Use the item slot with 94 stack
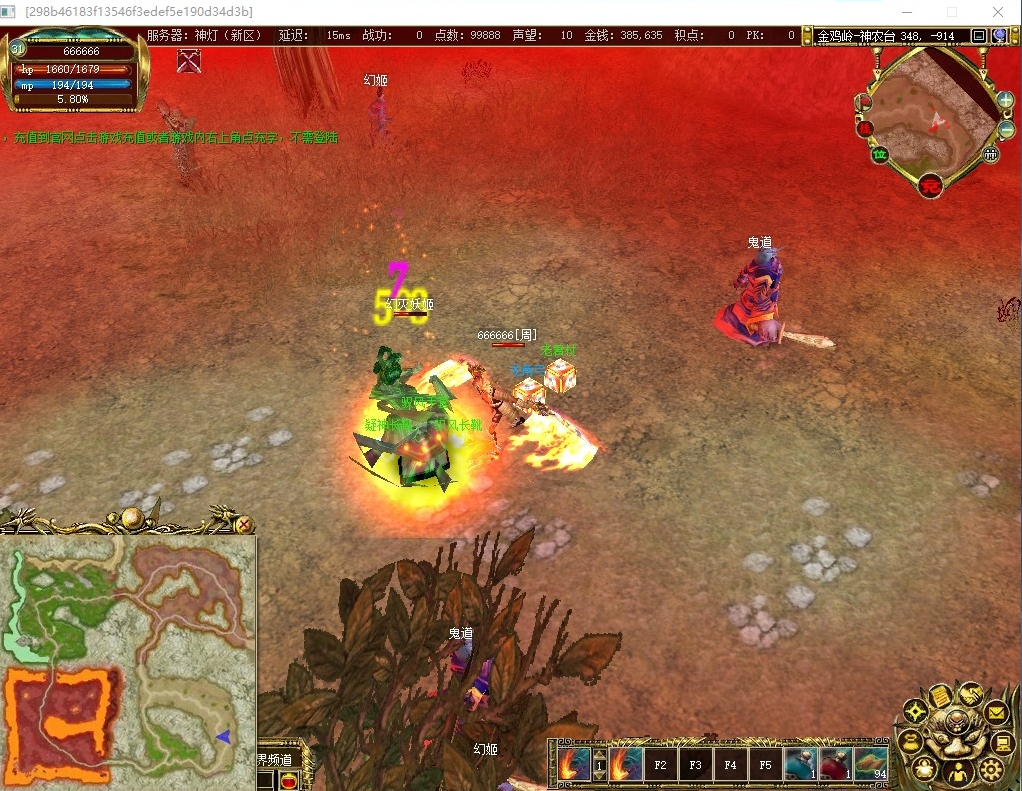The width and height of the screenshot is (1022, 791). [870, 765]
